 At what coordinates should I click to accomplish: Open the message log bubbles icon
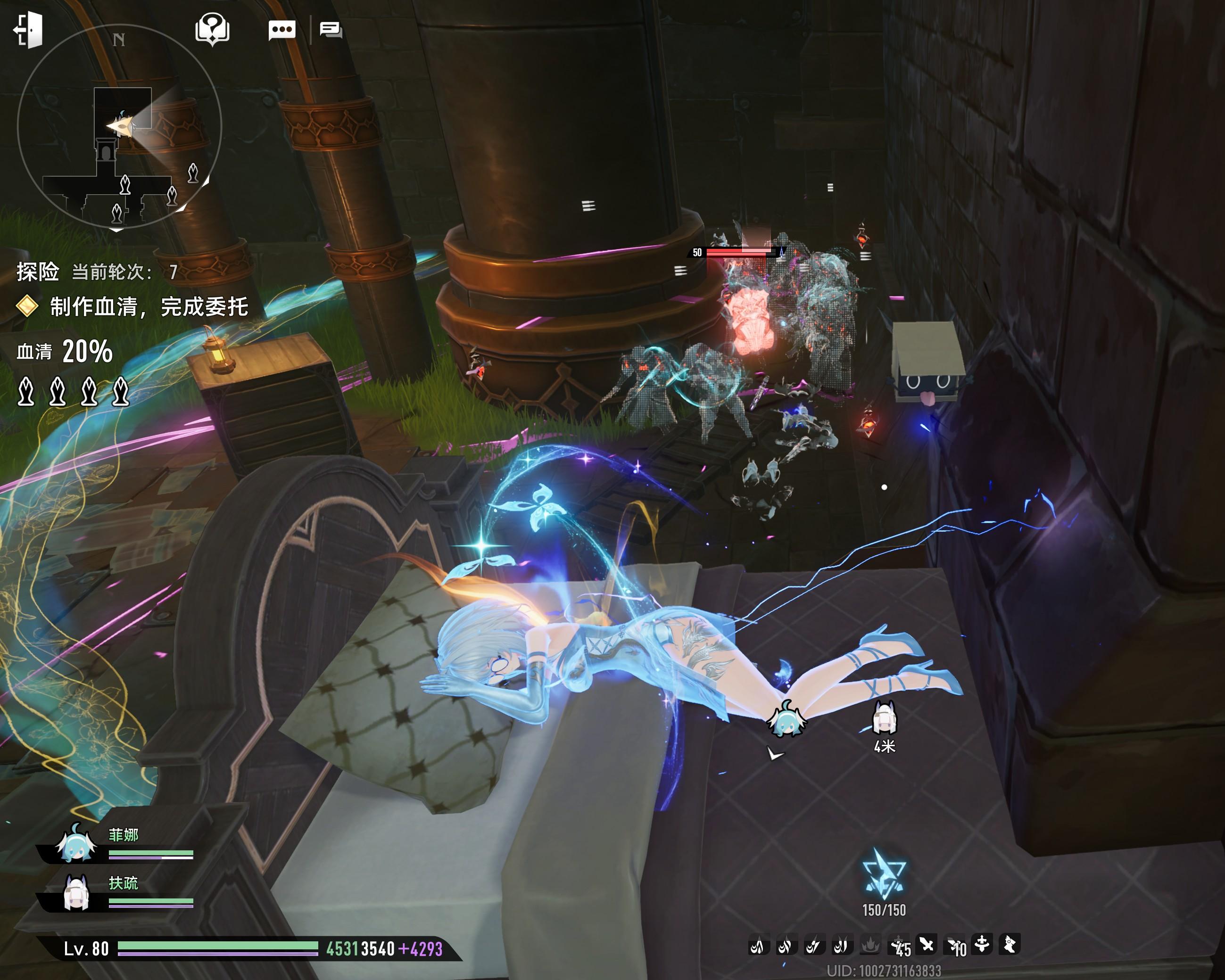click(331, 30)
